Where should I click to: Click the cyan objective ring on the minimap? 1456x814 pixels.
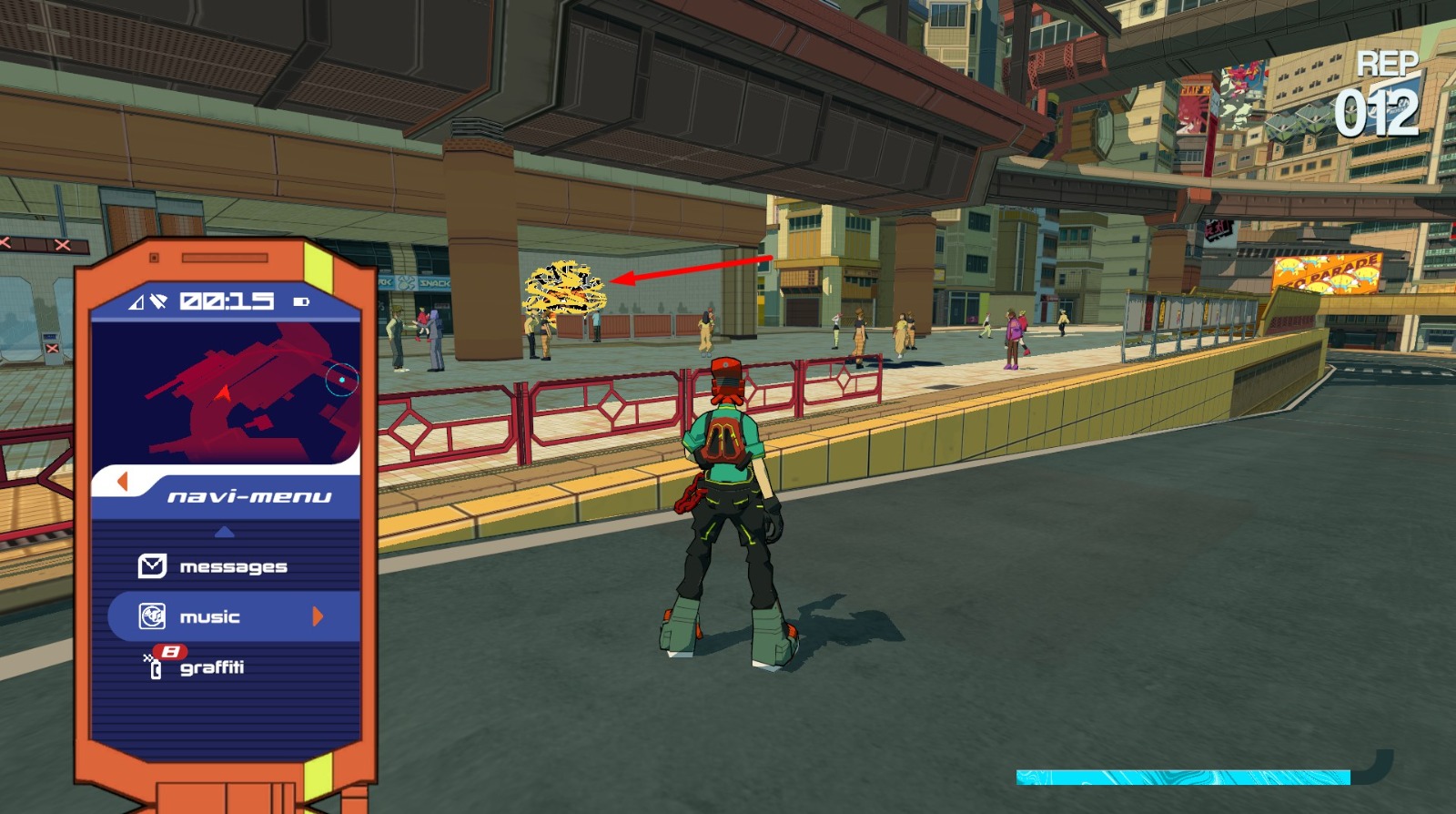pyautogui.click(x=341, y=380)
